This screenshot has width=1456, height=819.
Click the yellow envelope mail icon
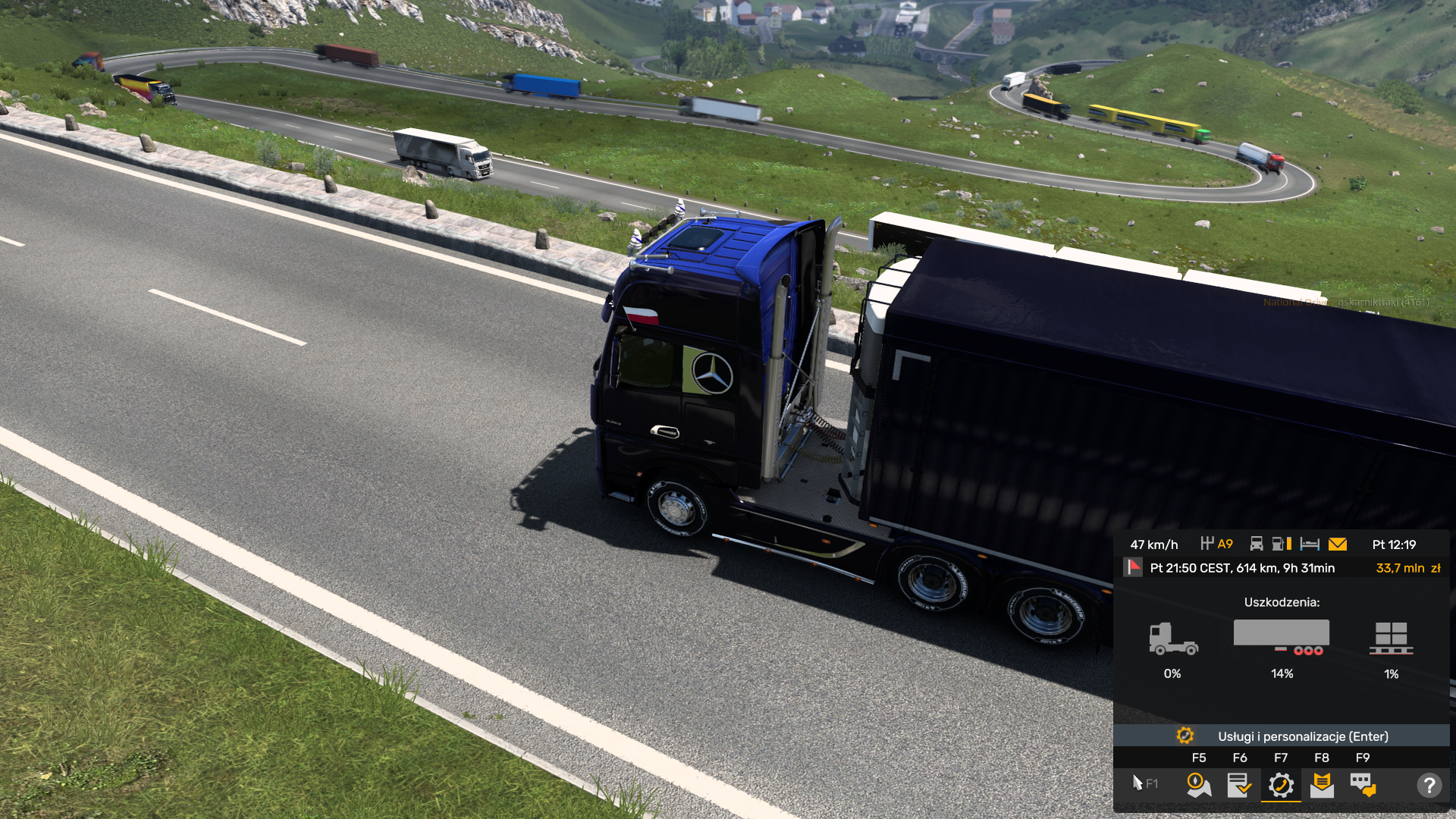point(1338,544)
